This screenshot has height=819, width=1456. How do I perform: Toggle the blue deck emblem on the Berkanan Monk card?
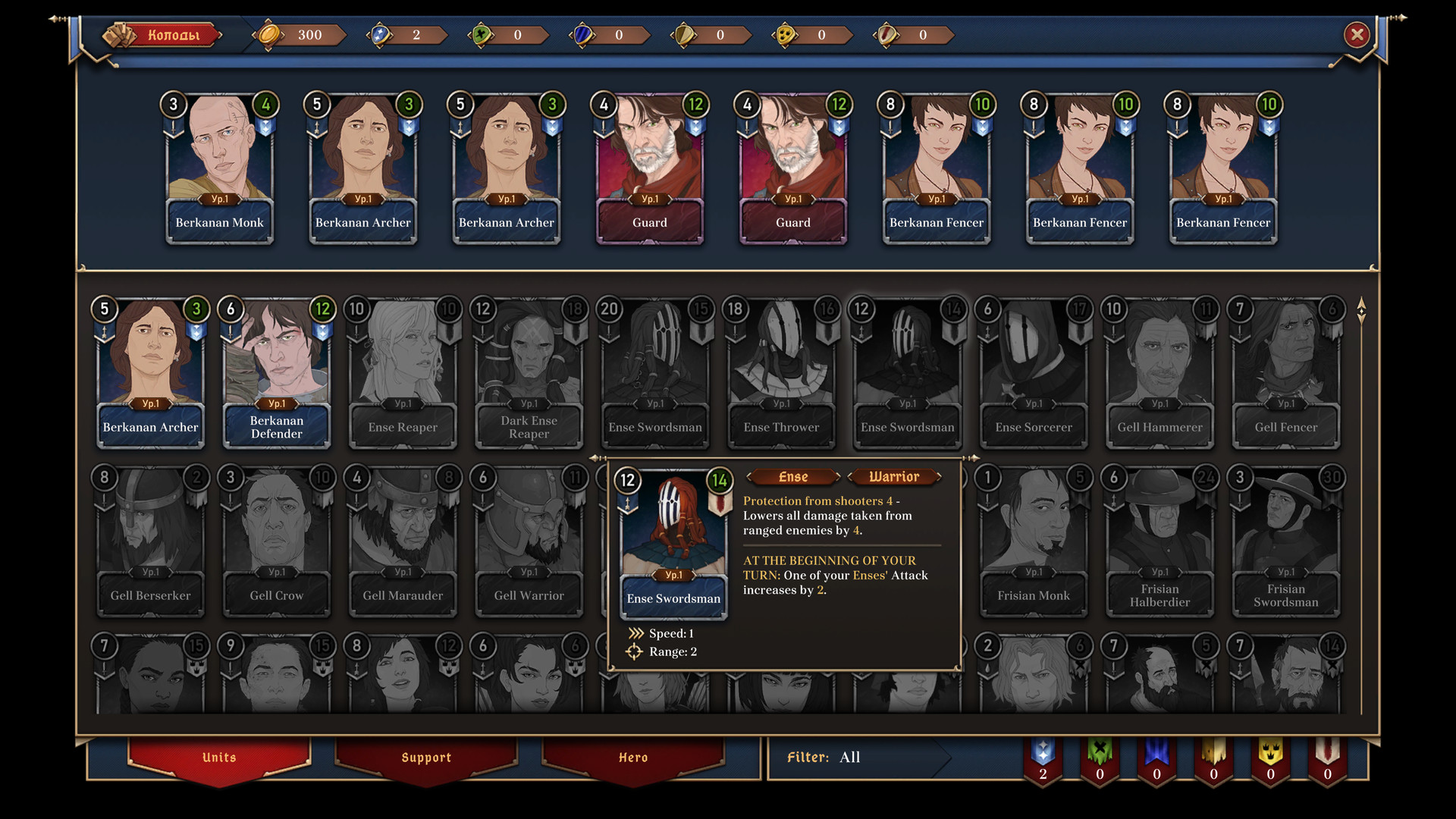click(265, 127)
